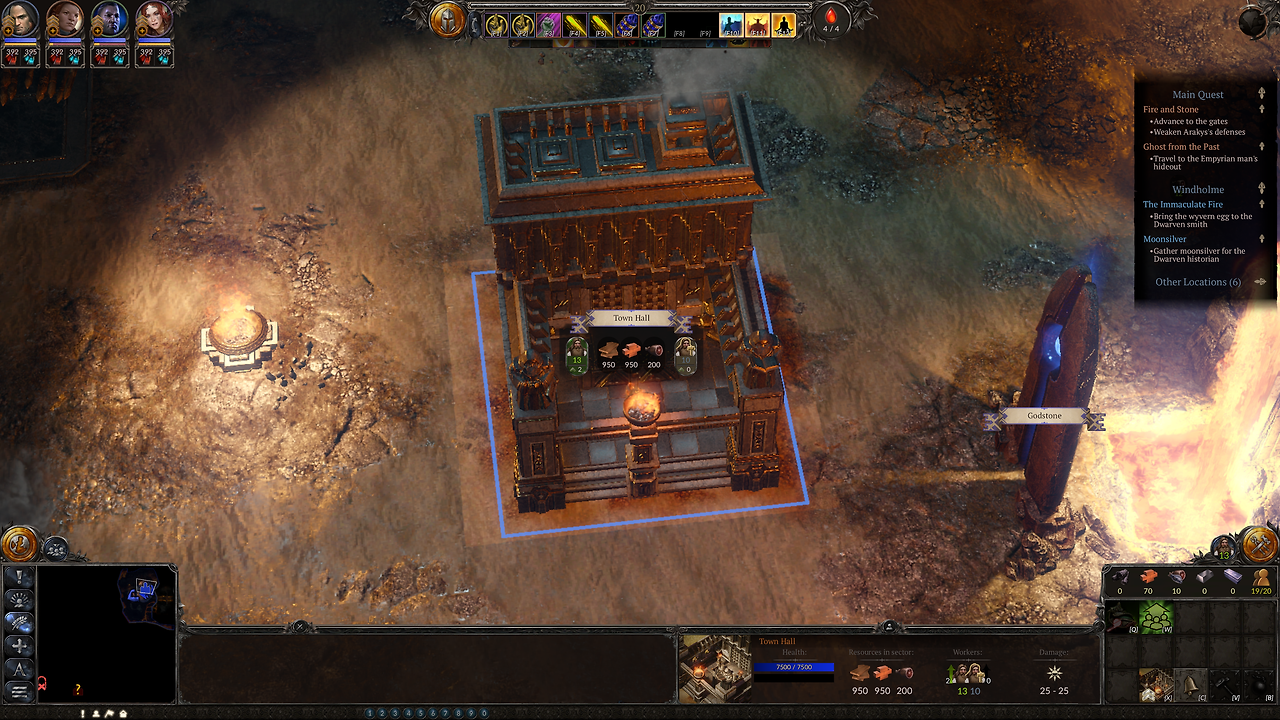
Task: Select The Immaculate Fire quest entry
Action: 1183,204
